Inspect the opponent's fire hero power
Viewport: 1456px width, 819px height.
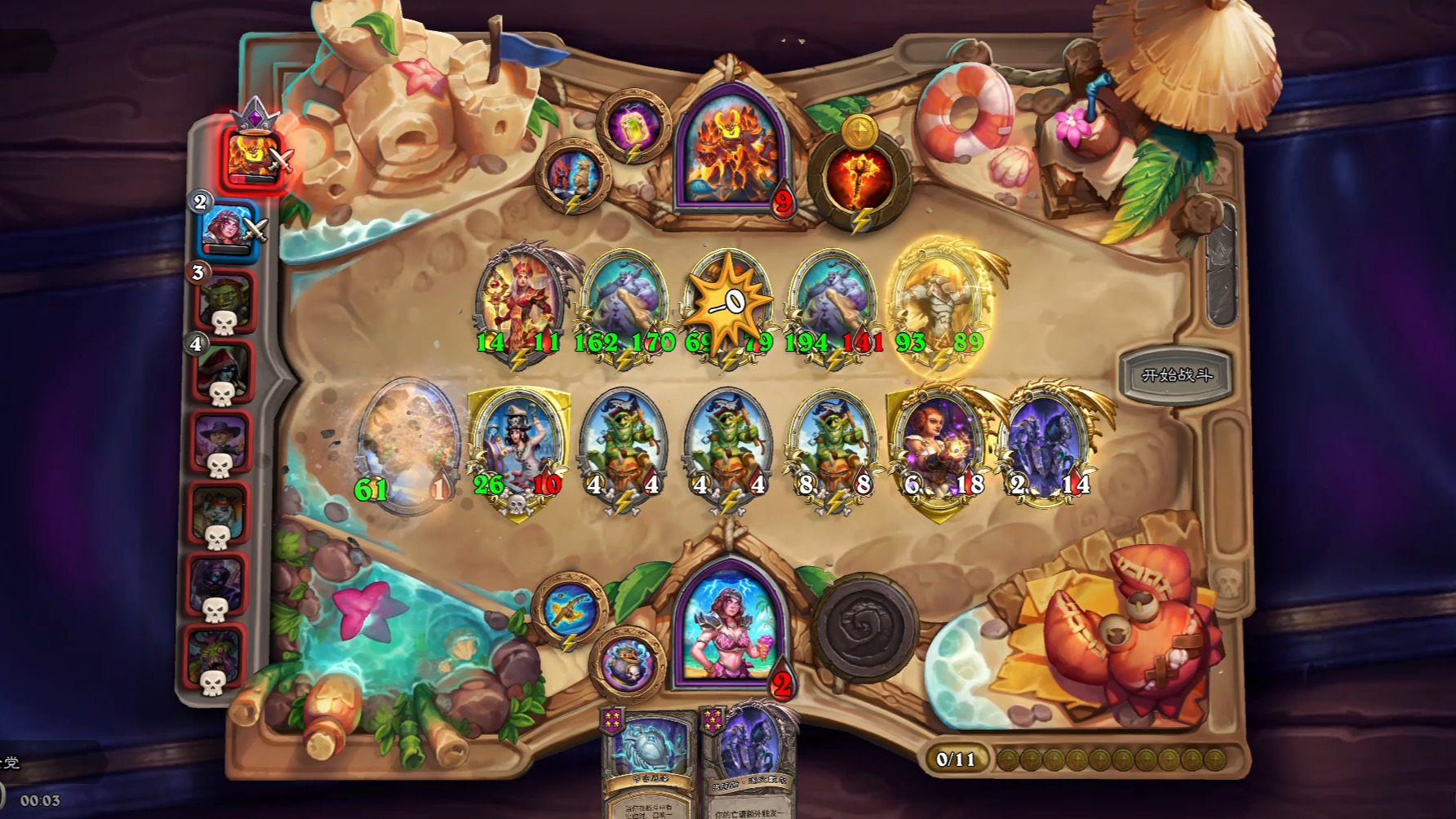pos(859,180)
